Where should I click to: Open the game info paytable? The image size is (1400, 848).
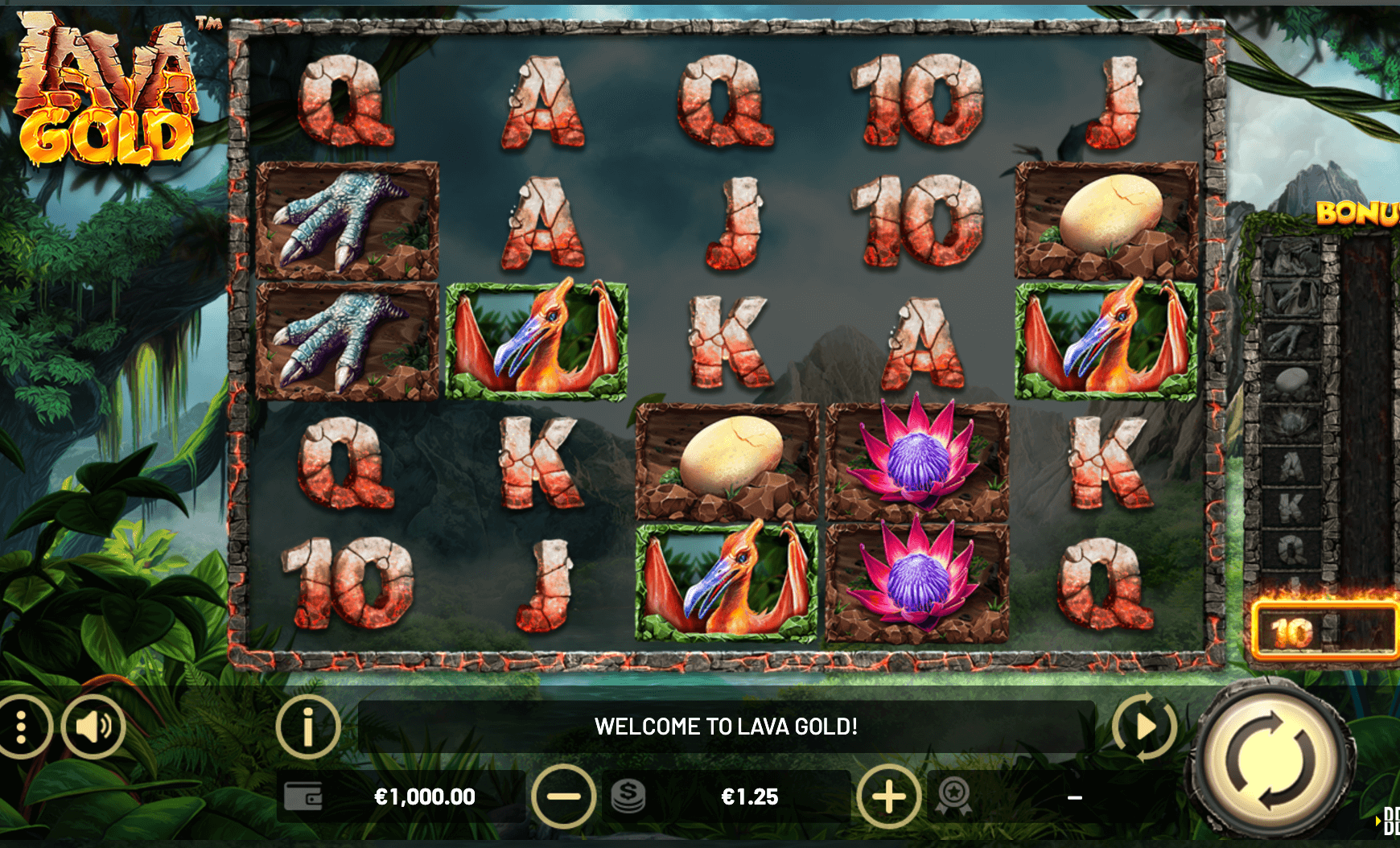tap(307, 727)
